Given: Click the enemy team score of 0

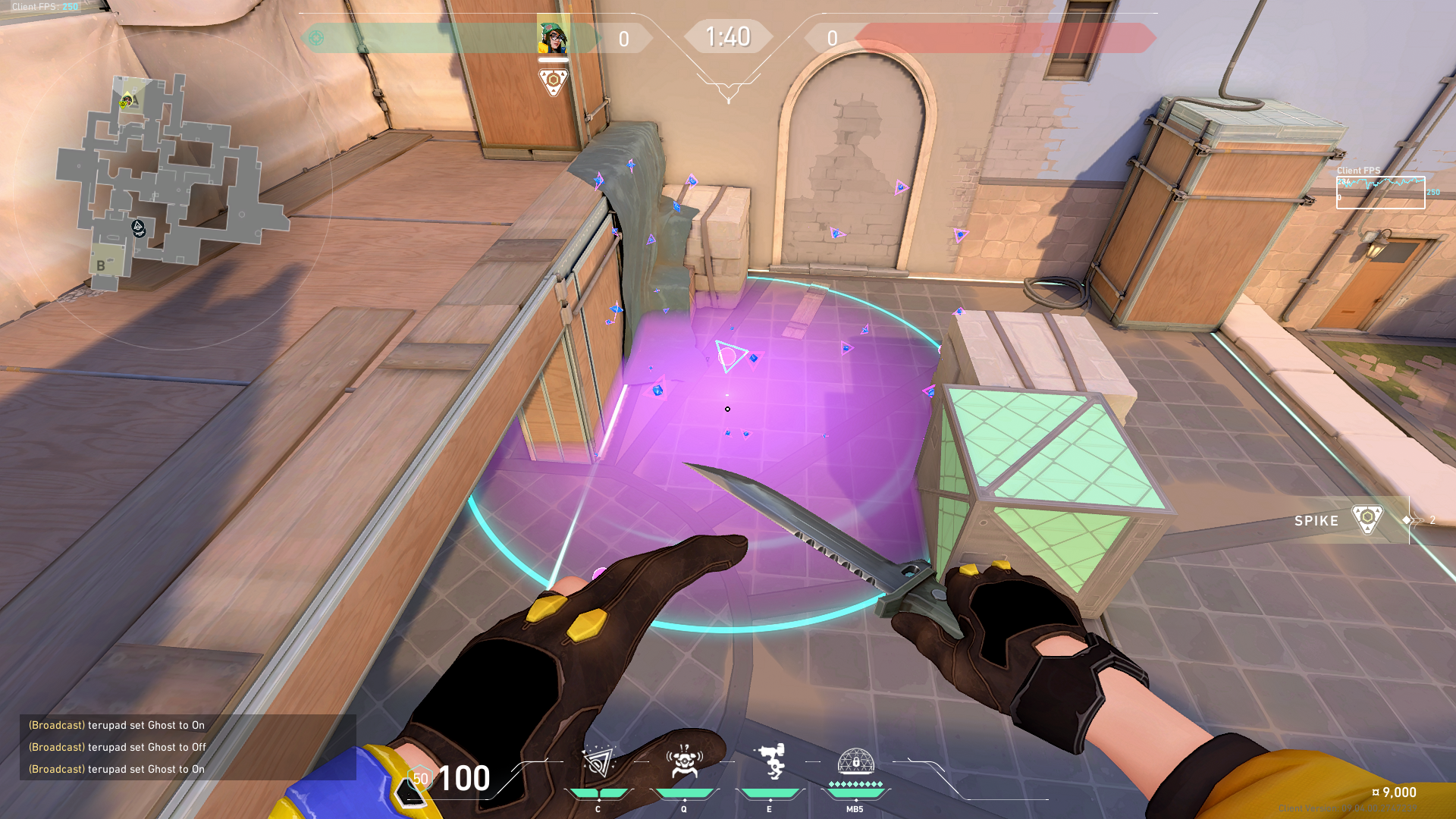Looking at the screenshot, I should 832,39.
